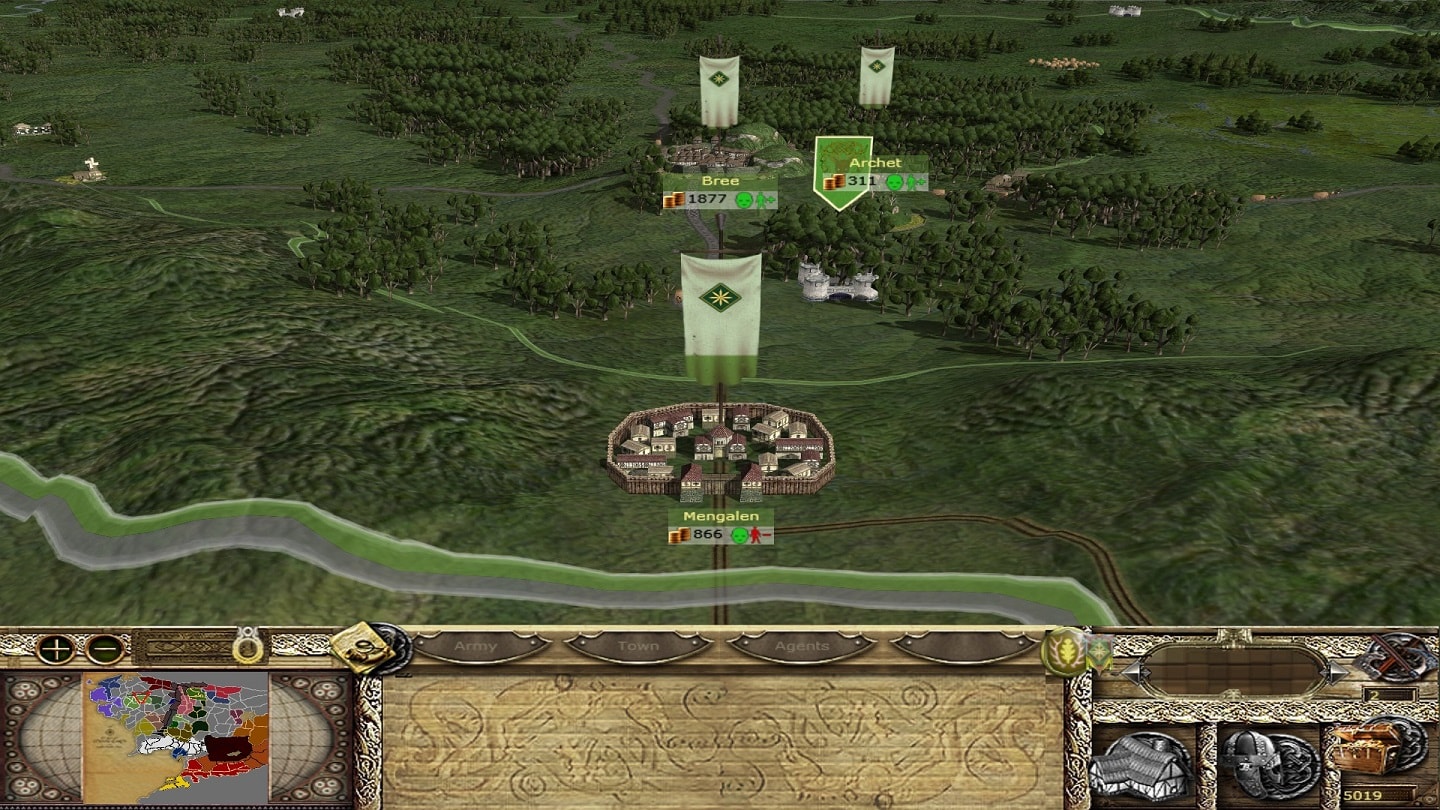Image resolution: width=1440 pixels, height=810 pixels.
Task: Zoom in the campaign minimap with plus button
Action: (56, 649)
